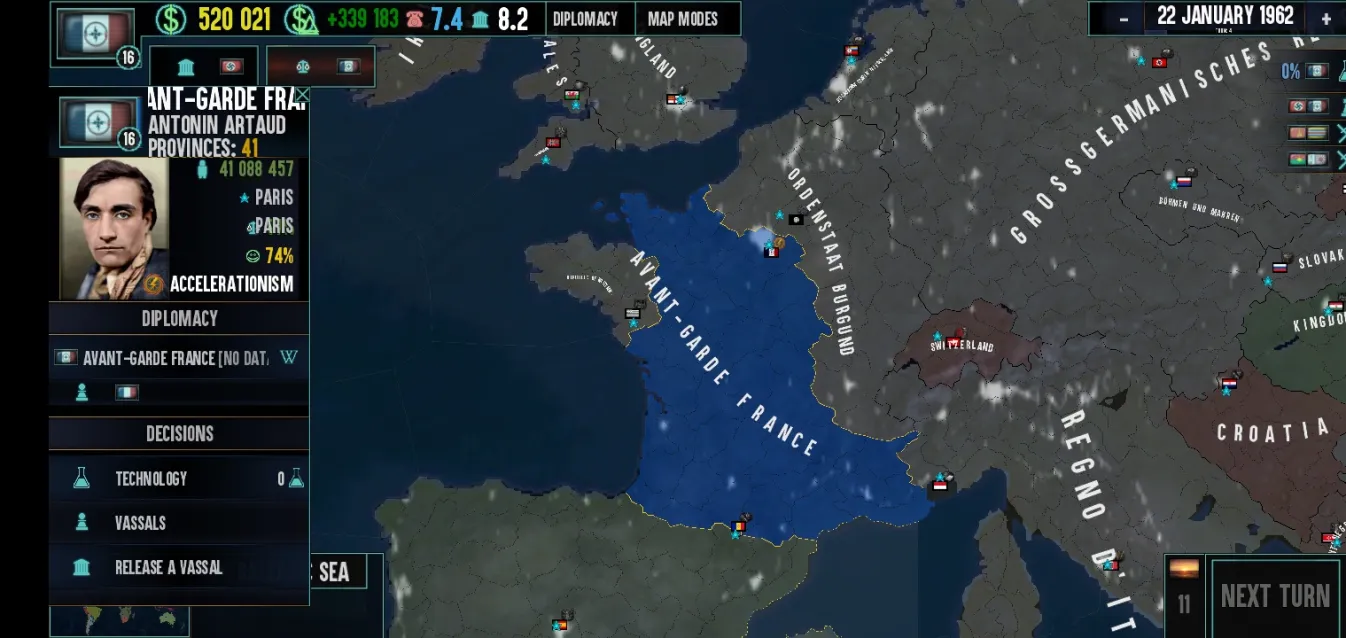Open the income budget icon
The width and height of the screenshot is (1346, 638).
coord(301,19)
